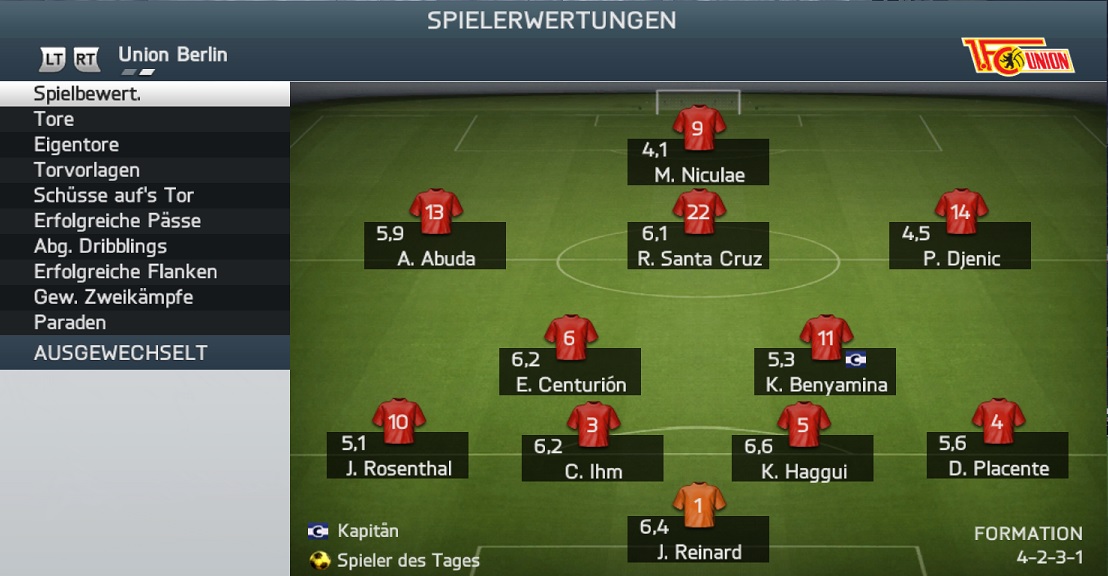This screenshot has height=576, width=1108.
Task: Open the AUSGEWECHSELT section
Action: (x=145, y=353)
